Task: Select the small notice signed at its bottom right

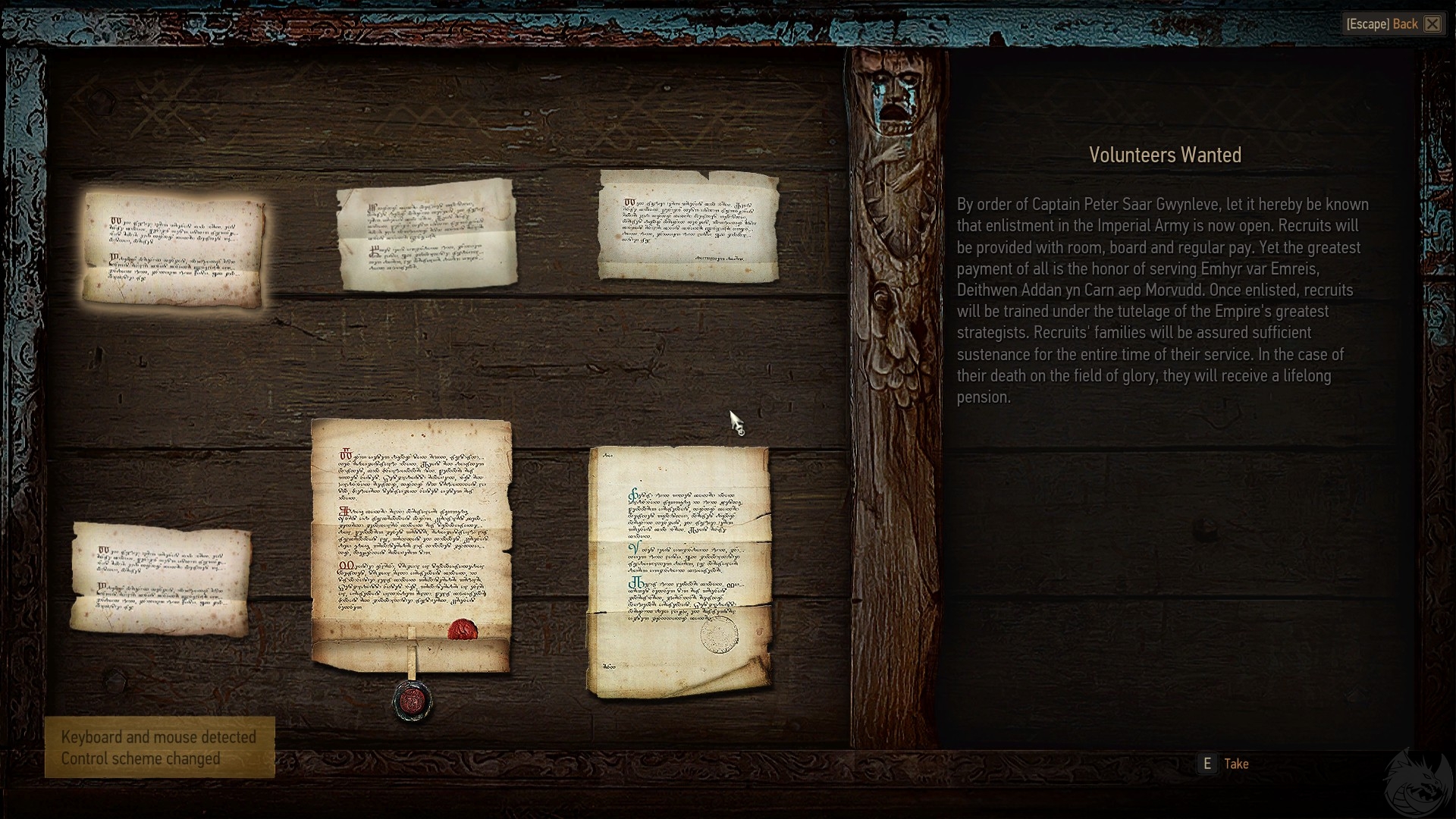Action: (x=689, y=224)
